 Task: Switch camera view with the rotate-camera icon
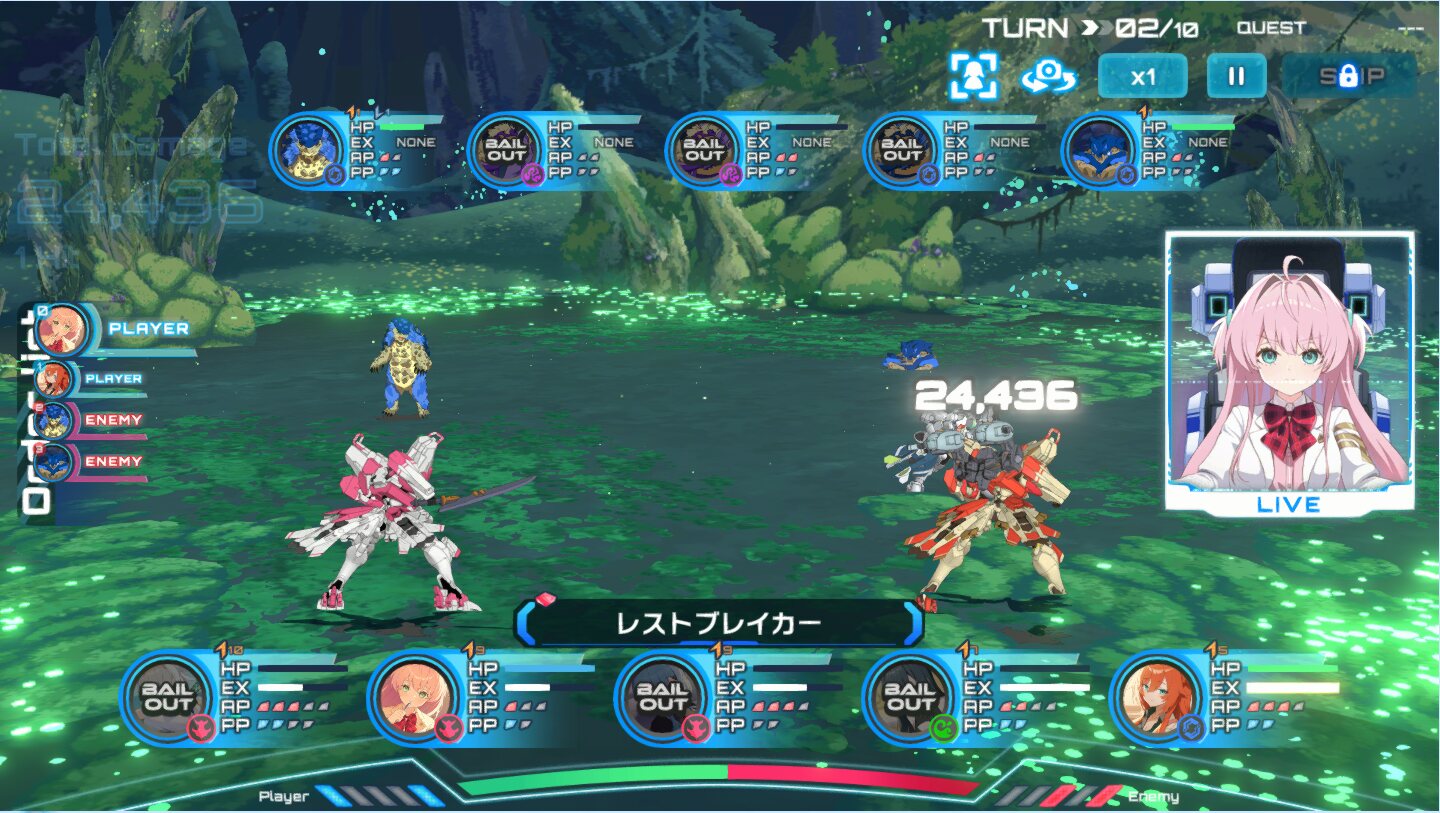(x=1048, y=76)
